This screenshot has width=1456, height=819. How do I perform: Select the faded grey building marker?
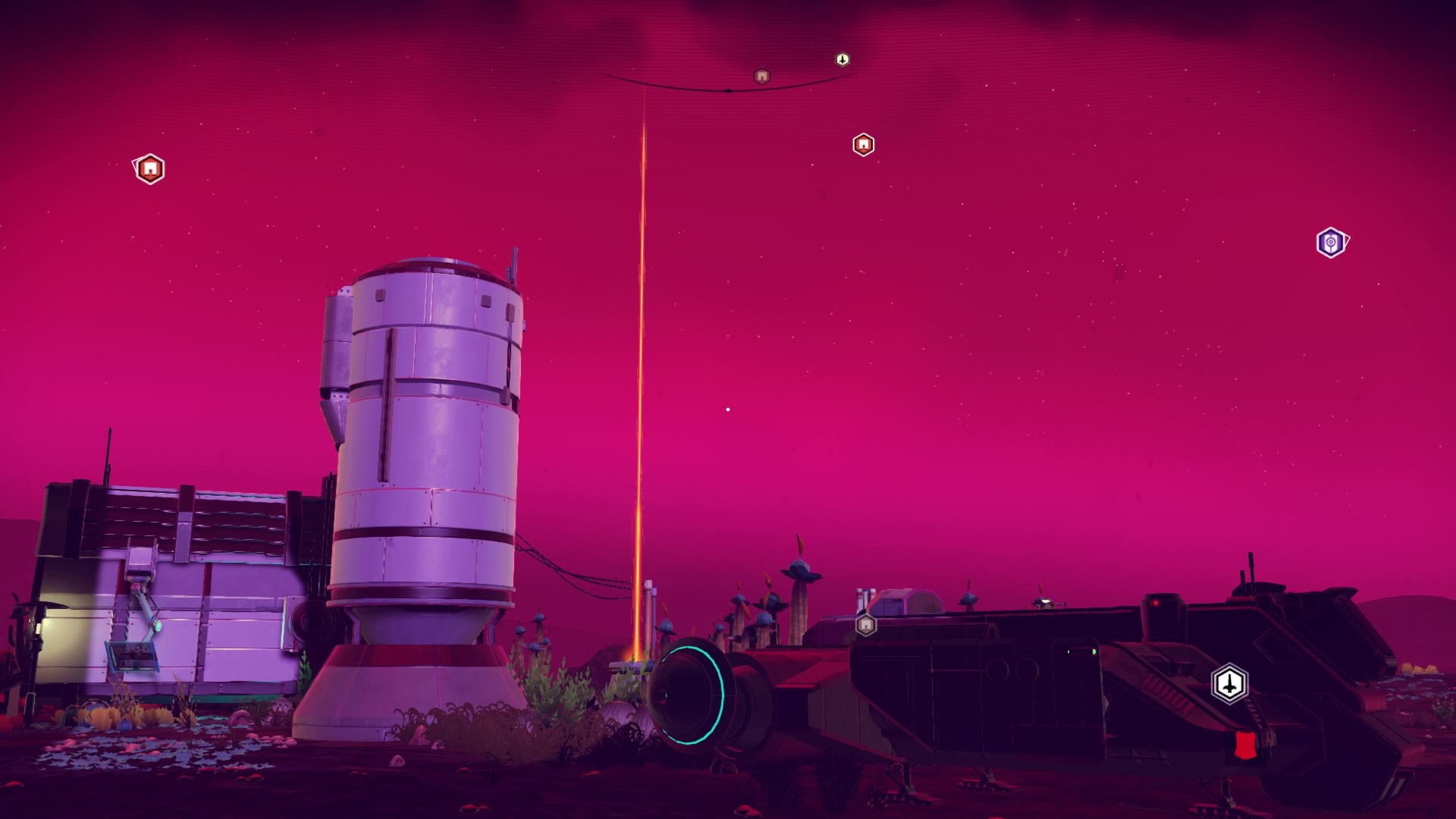865,625
